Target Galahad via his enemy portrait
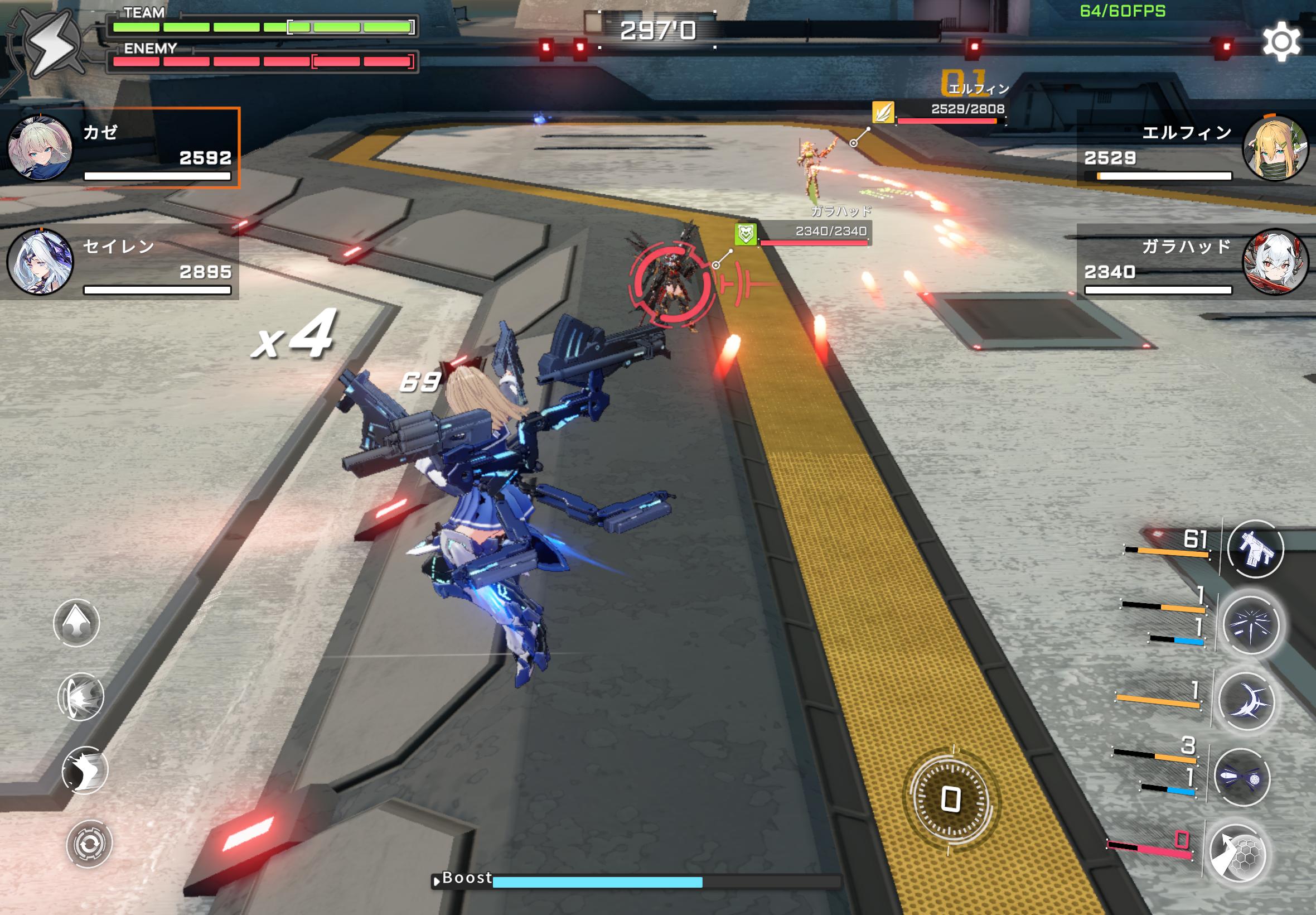 pos(1279,267)
